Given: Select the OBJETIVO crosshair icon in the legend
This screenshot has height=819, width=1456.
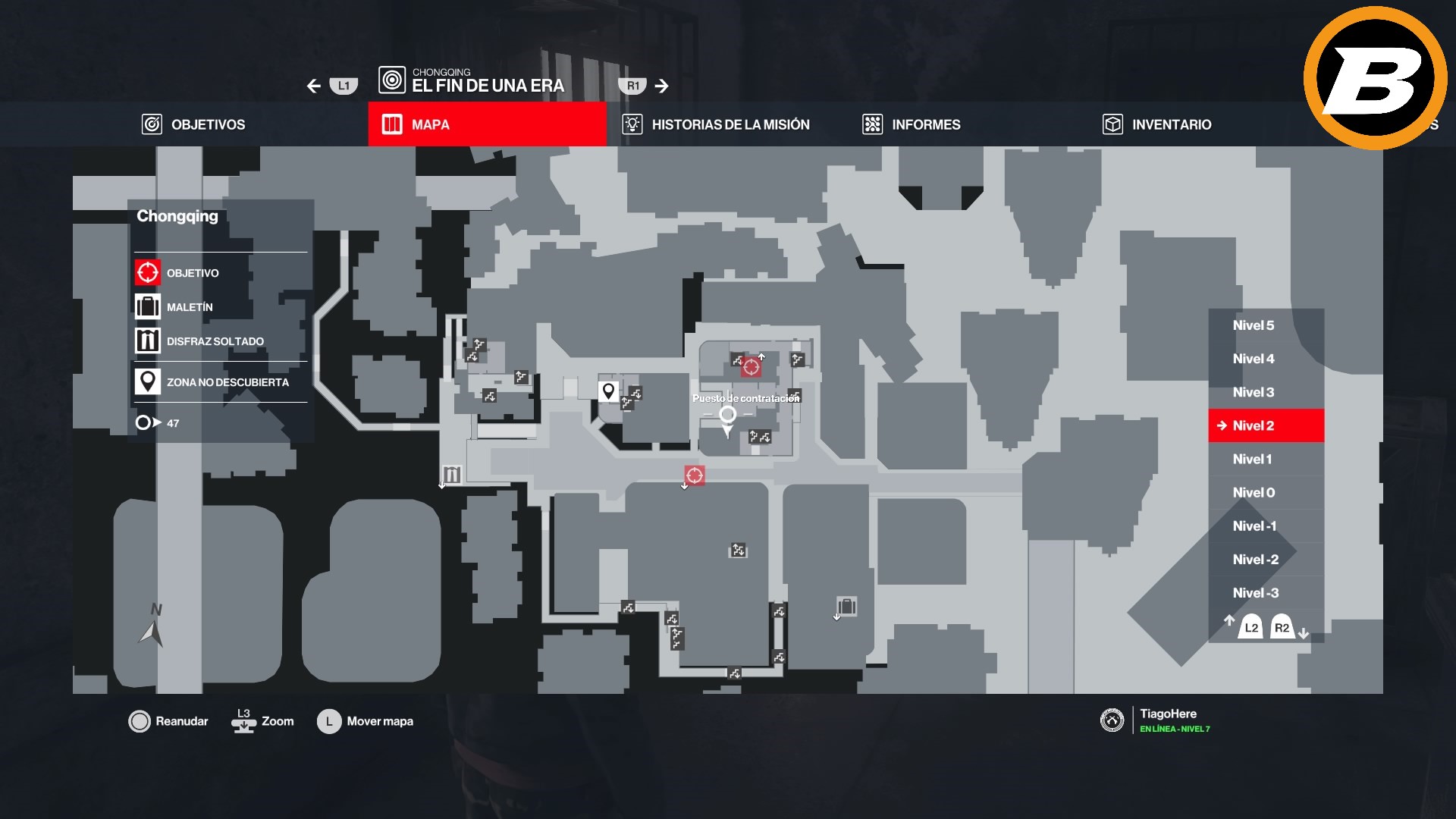Looking at the screenshot, I should (x=146, y=272).
